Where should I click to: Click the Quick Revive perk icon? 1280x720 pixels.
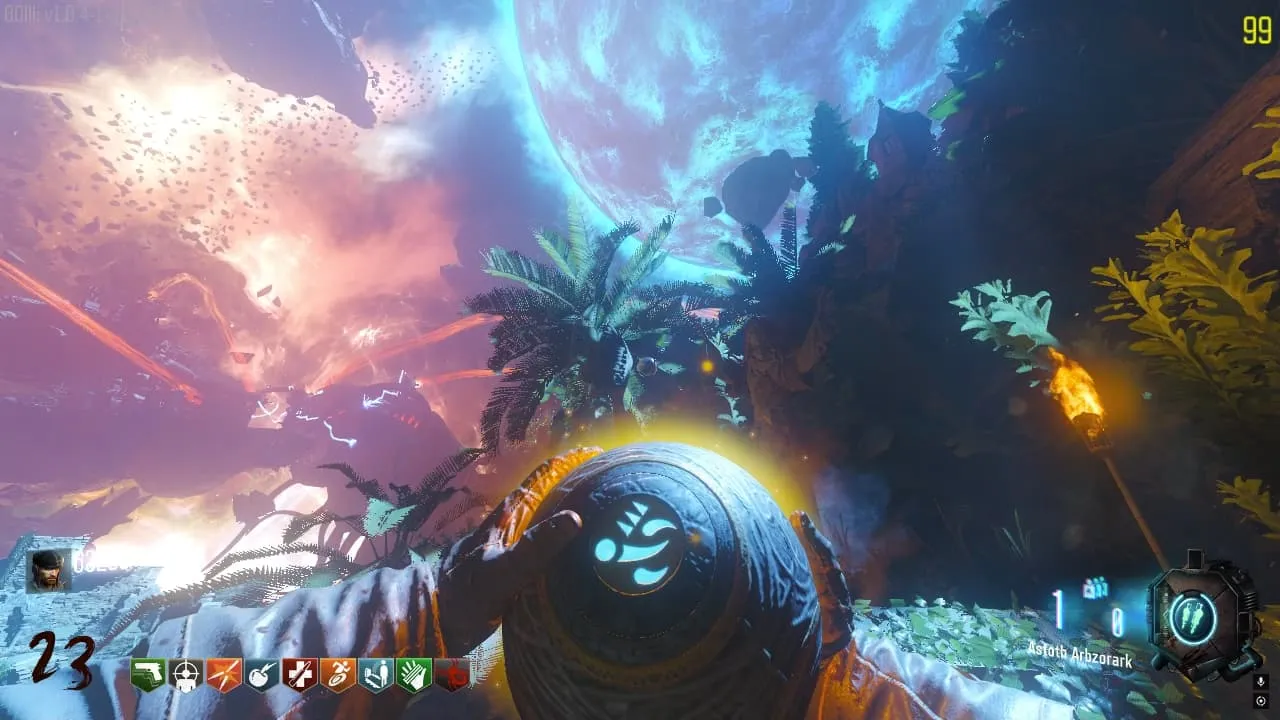pyautogui.click(x=376, y=675)
